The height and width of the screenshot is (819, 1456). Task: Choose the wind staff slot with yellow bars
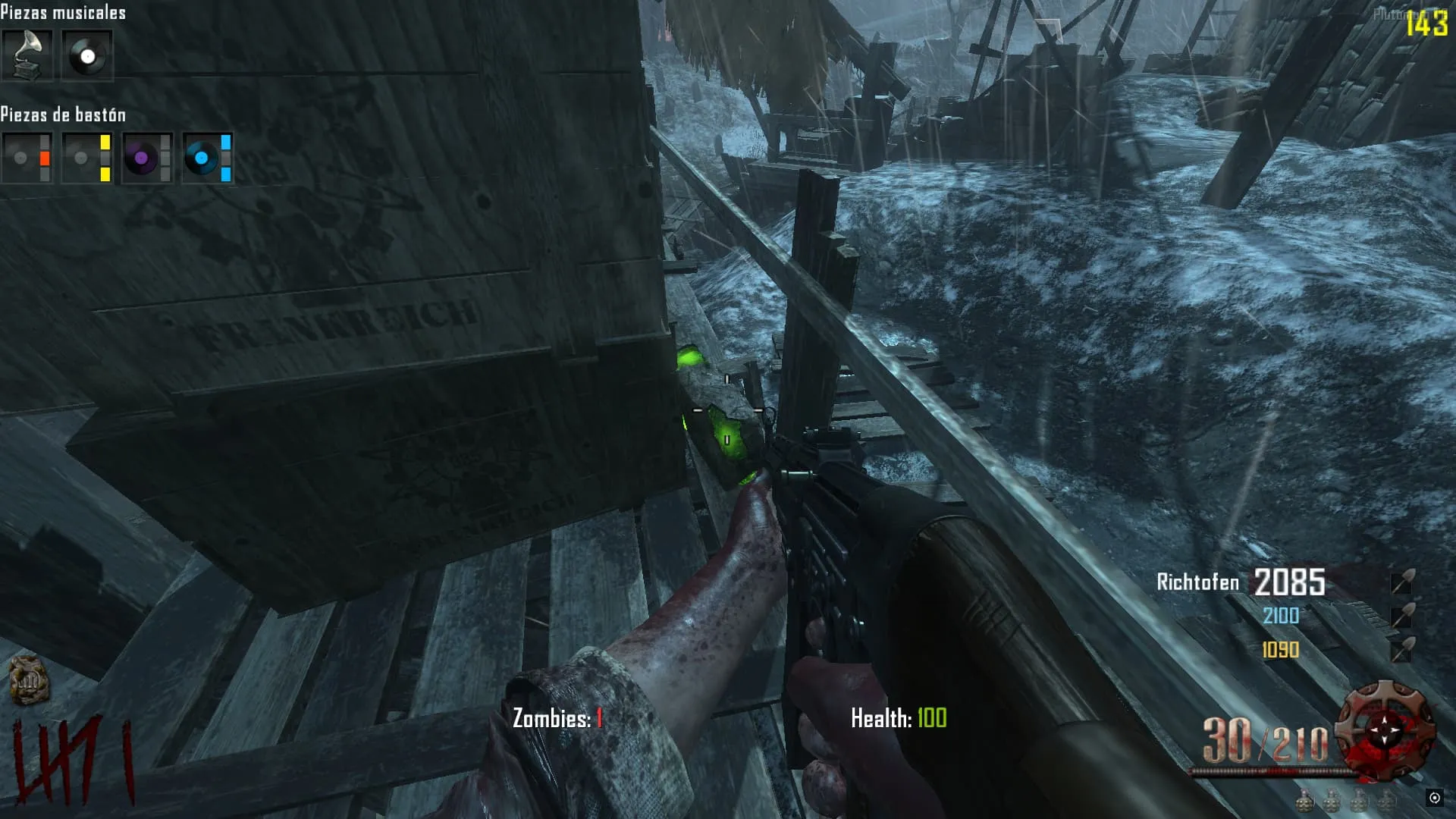(87, 158)
